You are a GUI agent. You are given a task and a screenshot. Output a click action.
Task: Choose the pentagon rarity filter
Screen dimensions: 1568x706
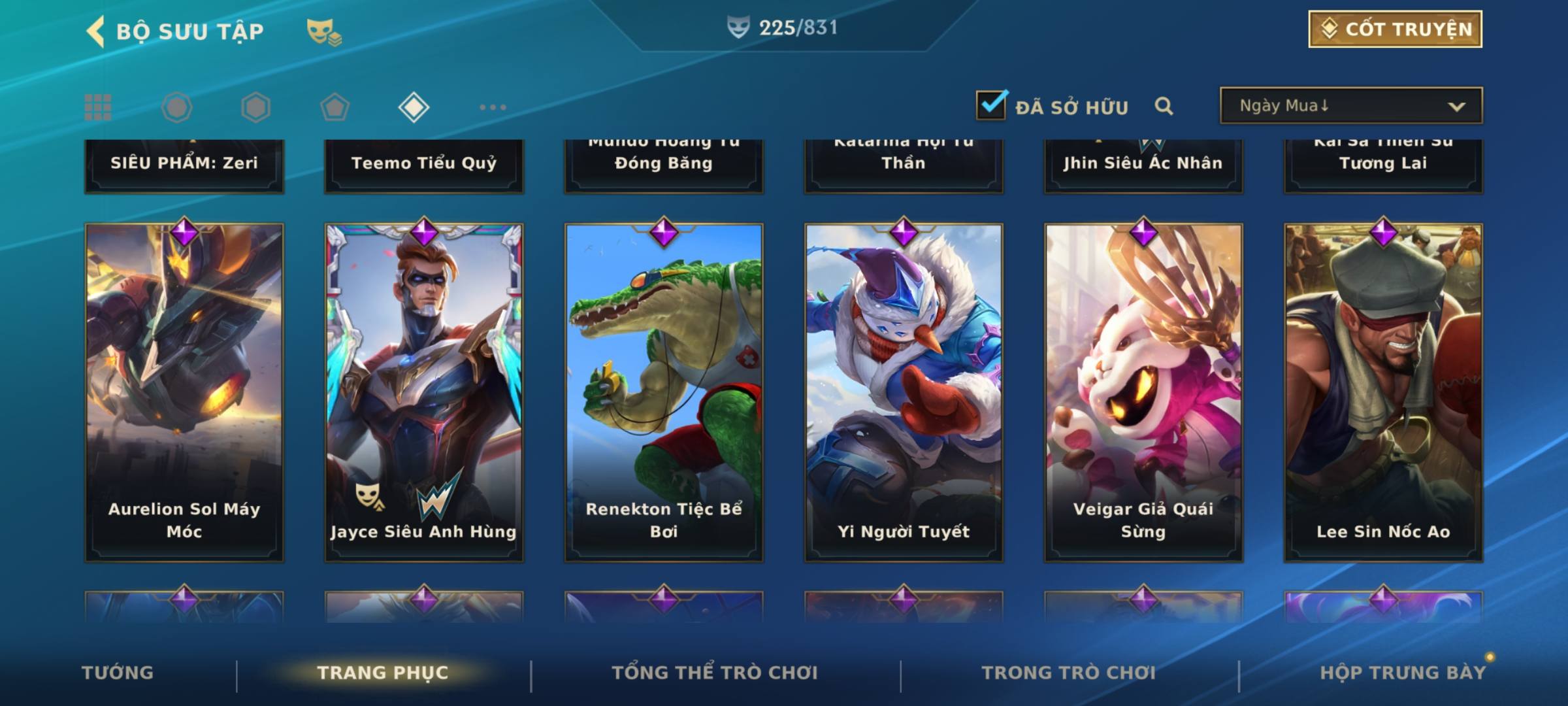tap(335, 107)
